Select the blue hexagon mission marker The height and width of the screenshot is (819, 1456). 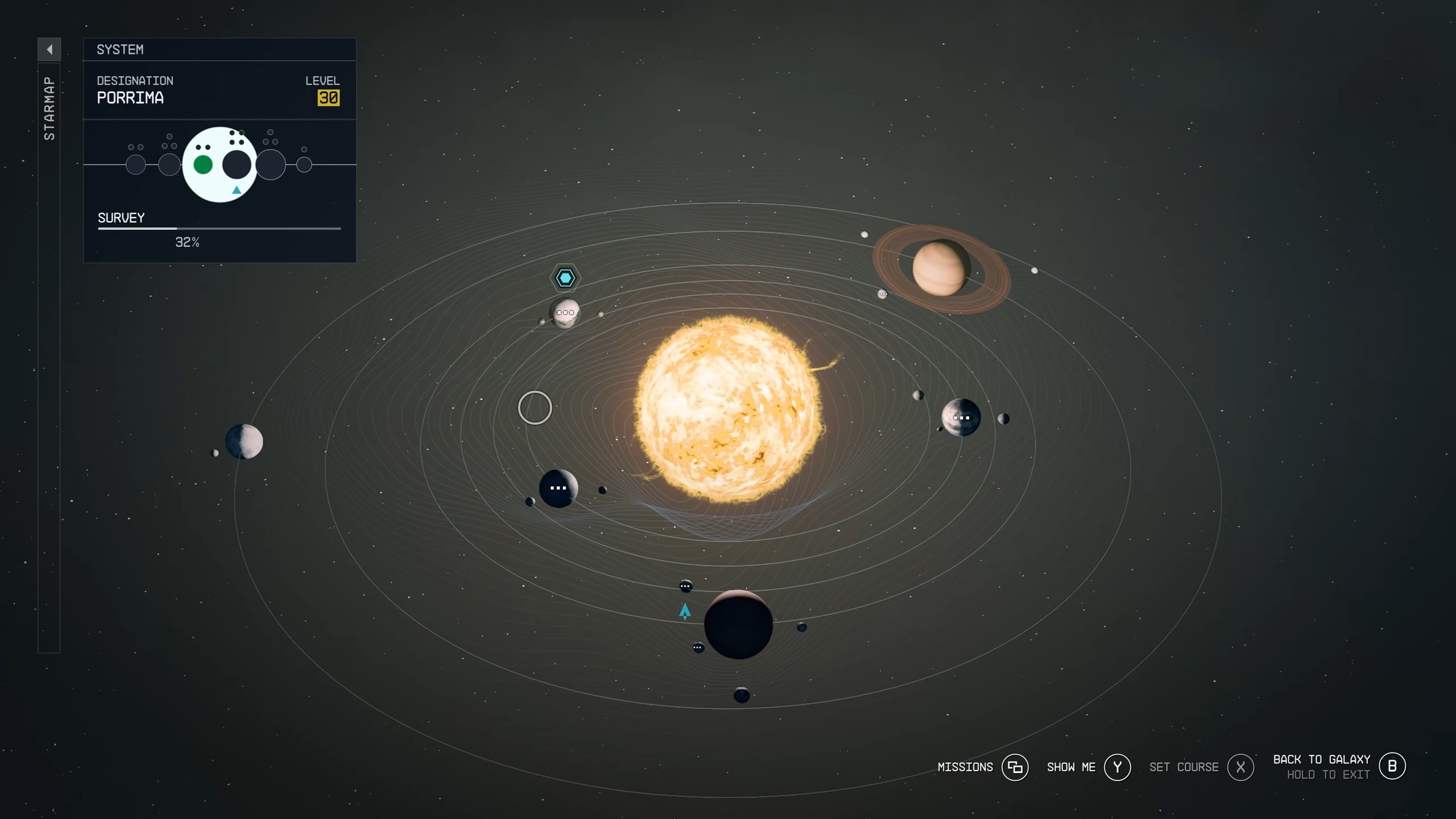(565, 278)
